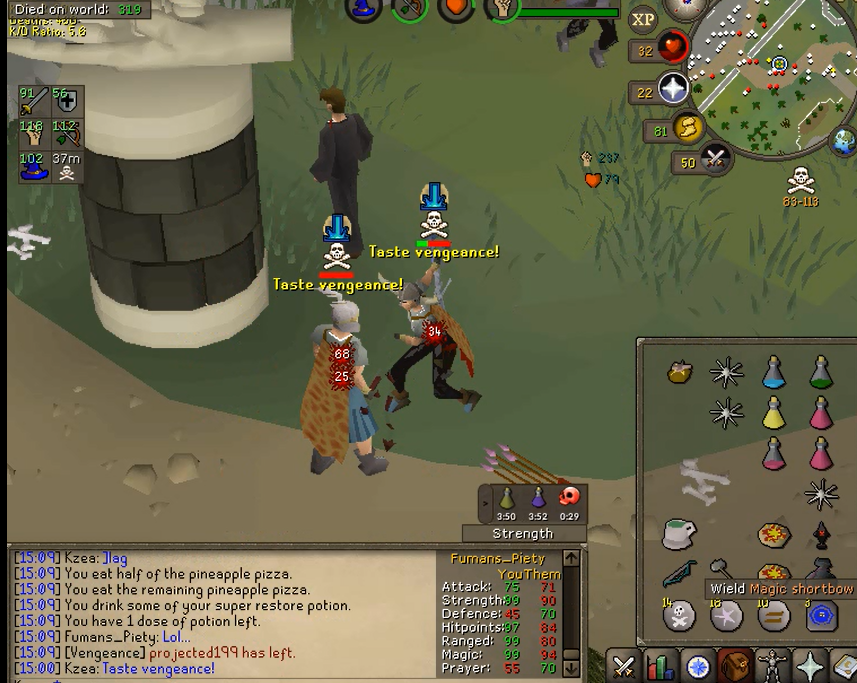Click the blue teleport tablet slot
The height and width of the screenshot is (683, 857).
coord(821,615)
